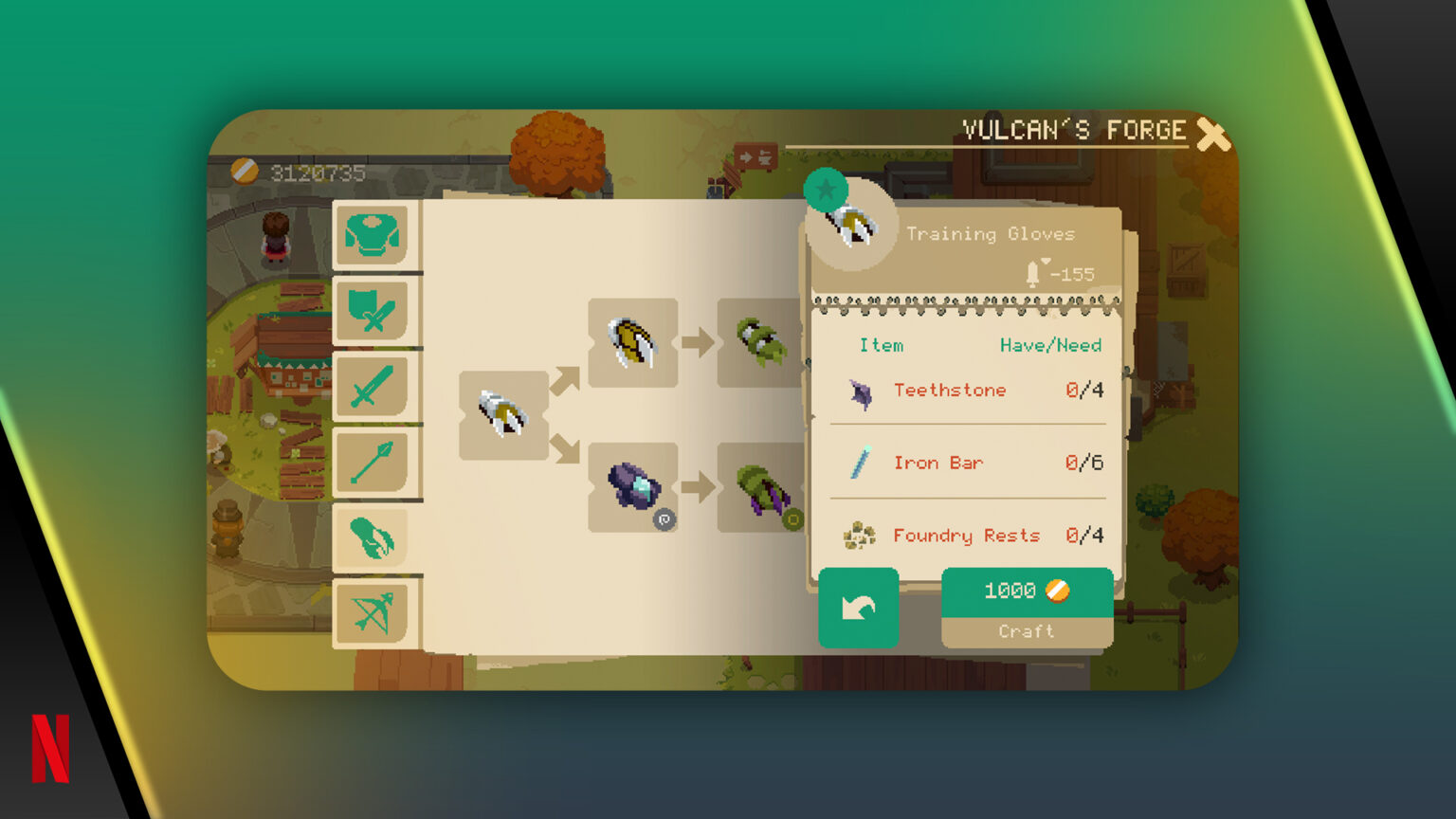The image size is (1456, 819).
Task: Click the Foundry Rests material icon
Action: [858, 537]
